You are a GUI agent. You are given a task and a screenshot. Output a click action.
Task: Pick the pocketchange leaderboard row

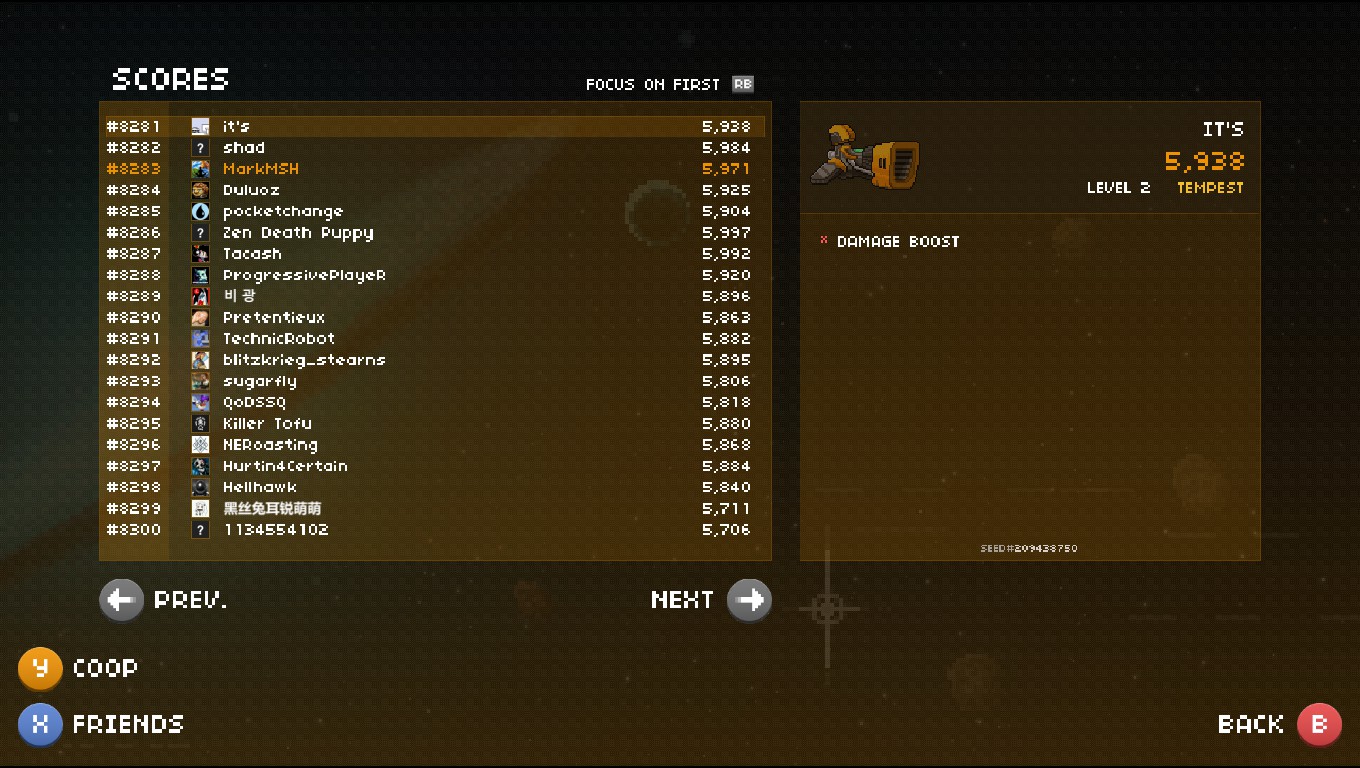click(435, 211)
